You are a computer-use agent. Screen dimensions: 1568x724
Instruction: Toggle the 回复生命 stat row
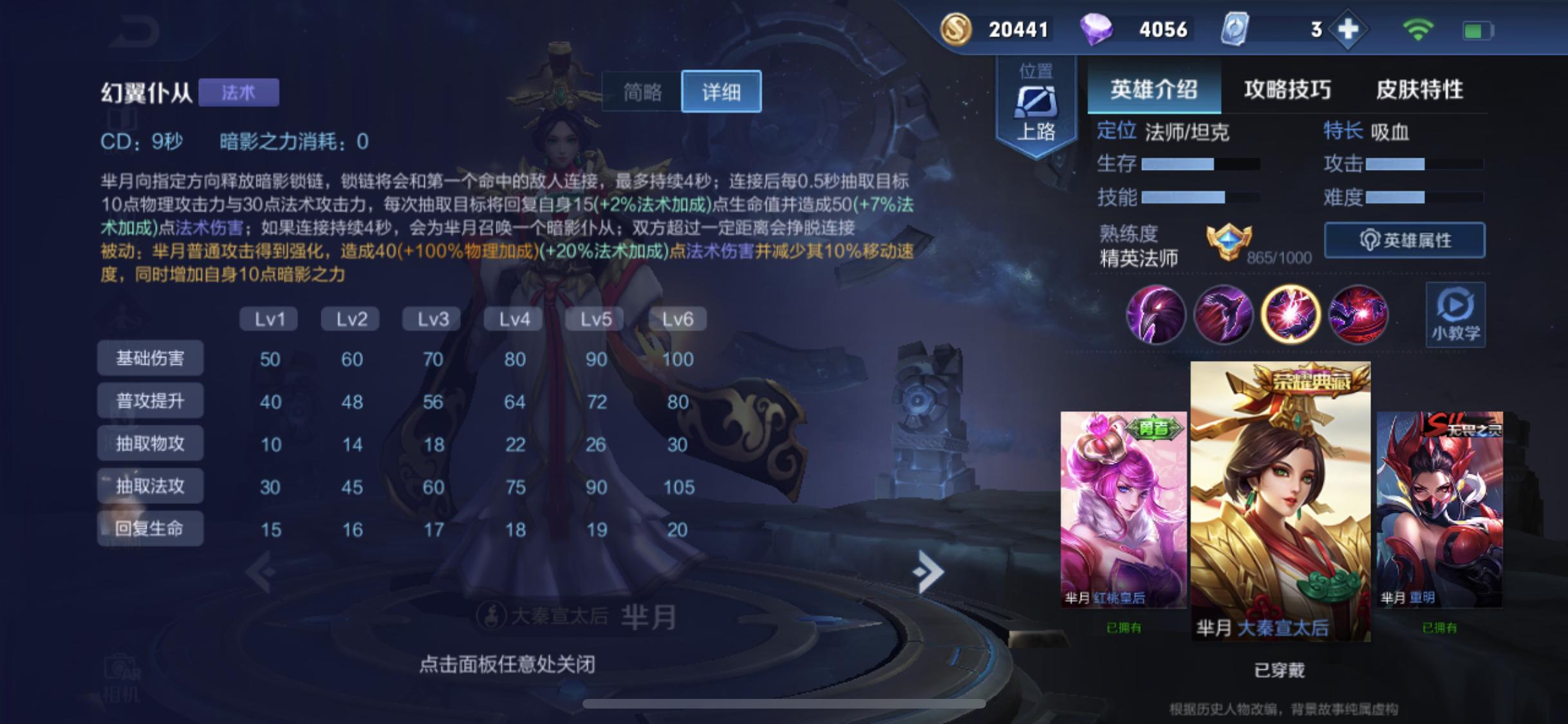[x=149, y=528]
